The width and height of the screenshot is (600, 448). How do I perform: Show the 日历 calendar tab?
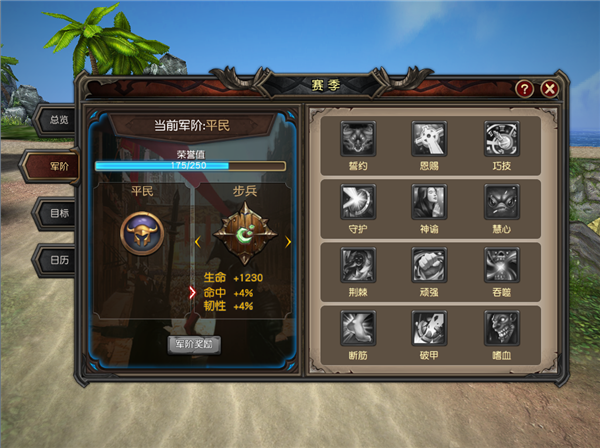[58, 259]
